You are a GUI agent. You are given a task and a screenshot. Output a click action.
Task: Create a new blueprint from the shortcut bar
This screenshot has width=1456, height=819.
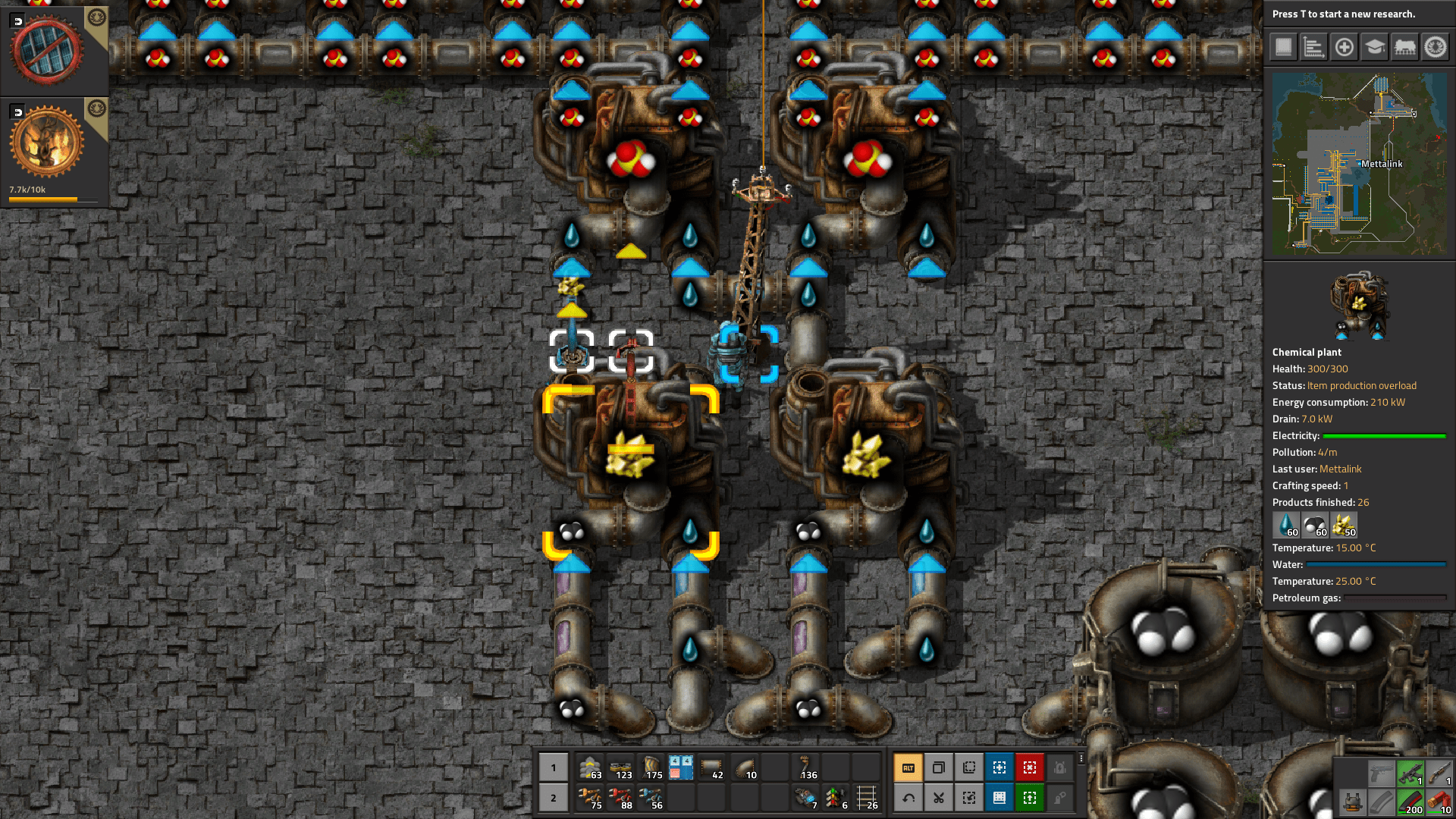[x=999, y=767]
